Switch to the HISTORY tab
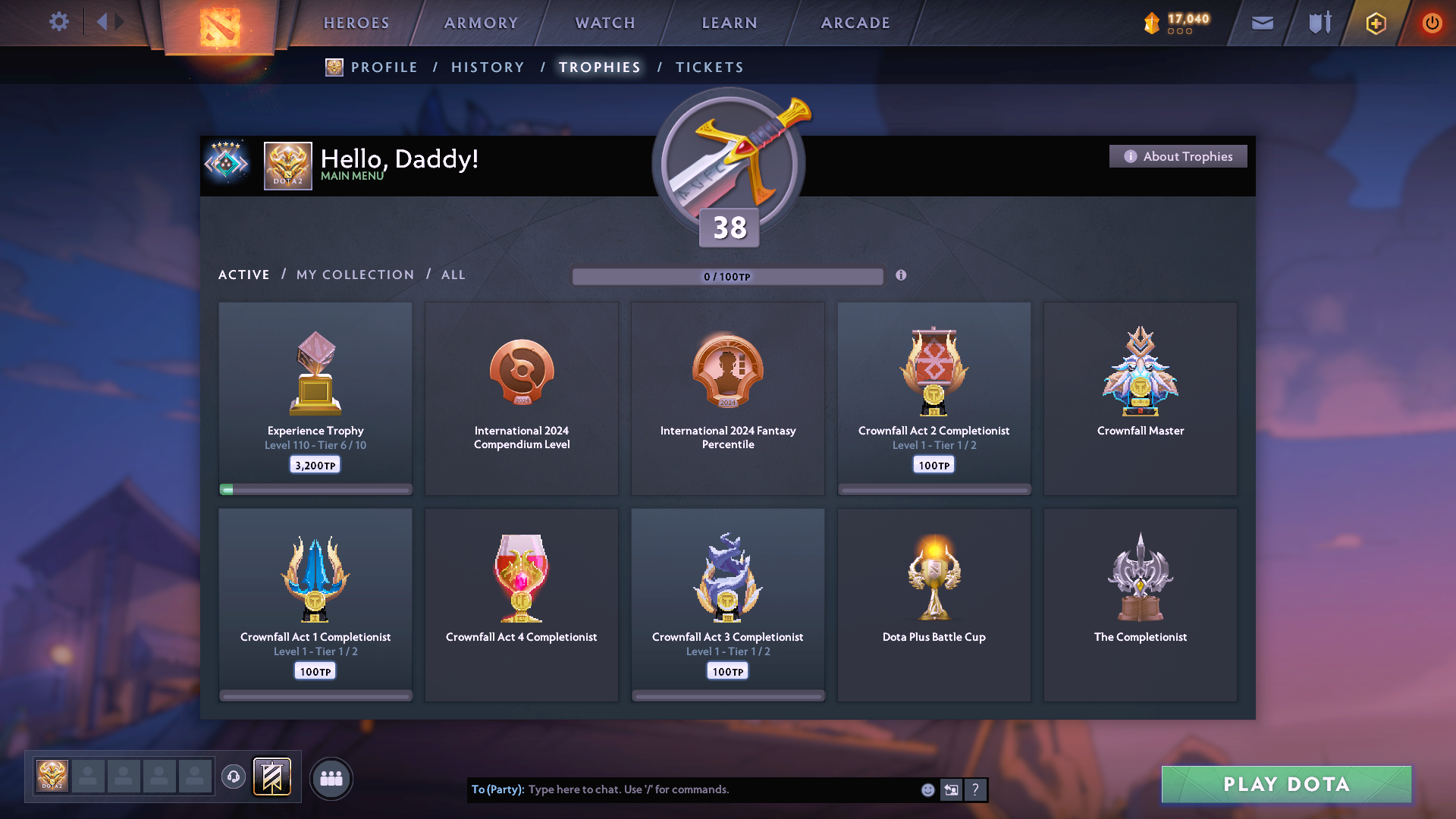Image resolution: width=1456 pixels, height=819 pixels. 487,67
